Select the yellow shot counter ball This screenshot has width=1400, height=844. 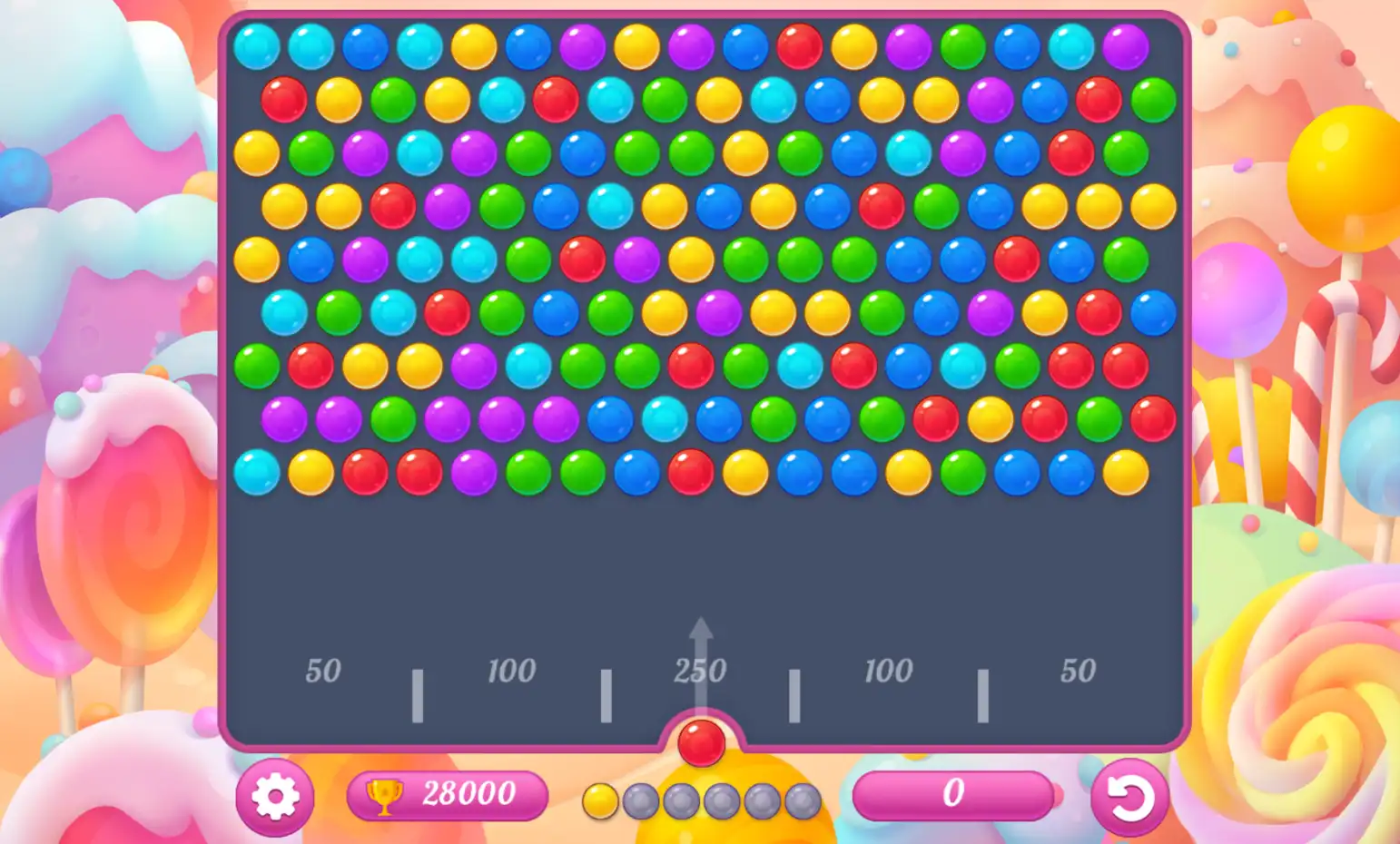[x=602, y=802]
